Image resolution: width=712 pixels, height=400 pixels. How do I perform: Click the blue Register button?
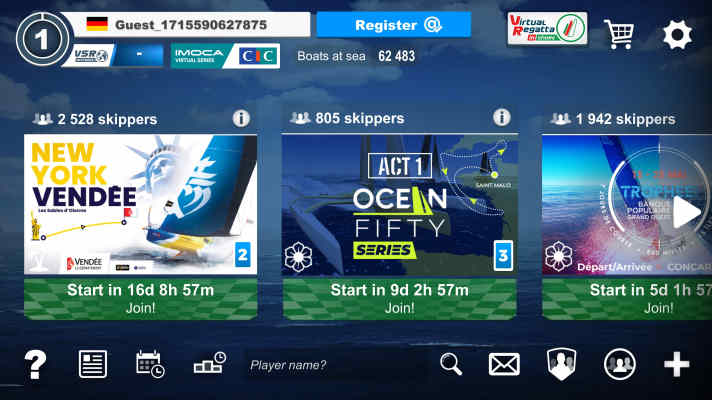(393, 25)
